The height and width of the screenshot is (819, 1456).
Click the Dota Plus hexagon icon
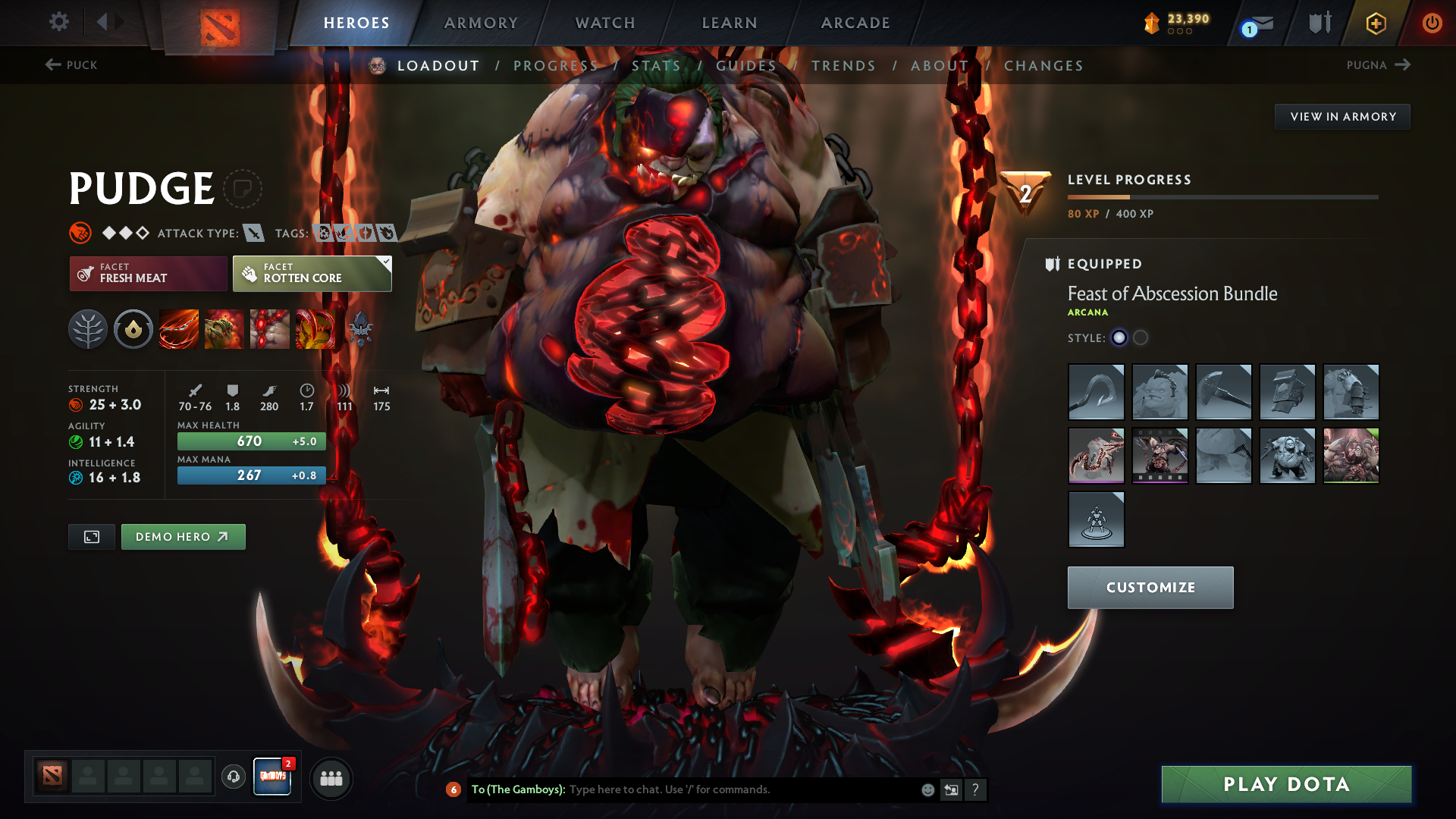point(1375,23)
